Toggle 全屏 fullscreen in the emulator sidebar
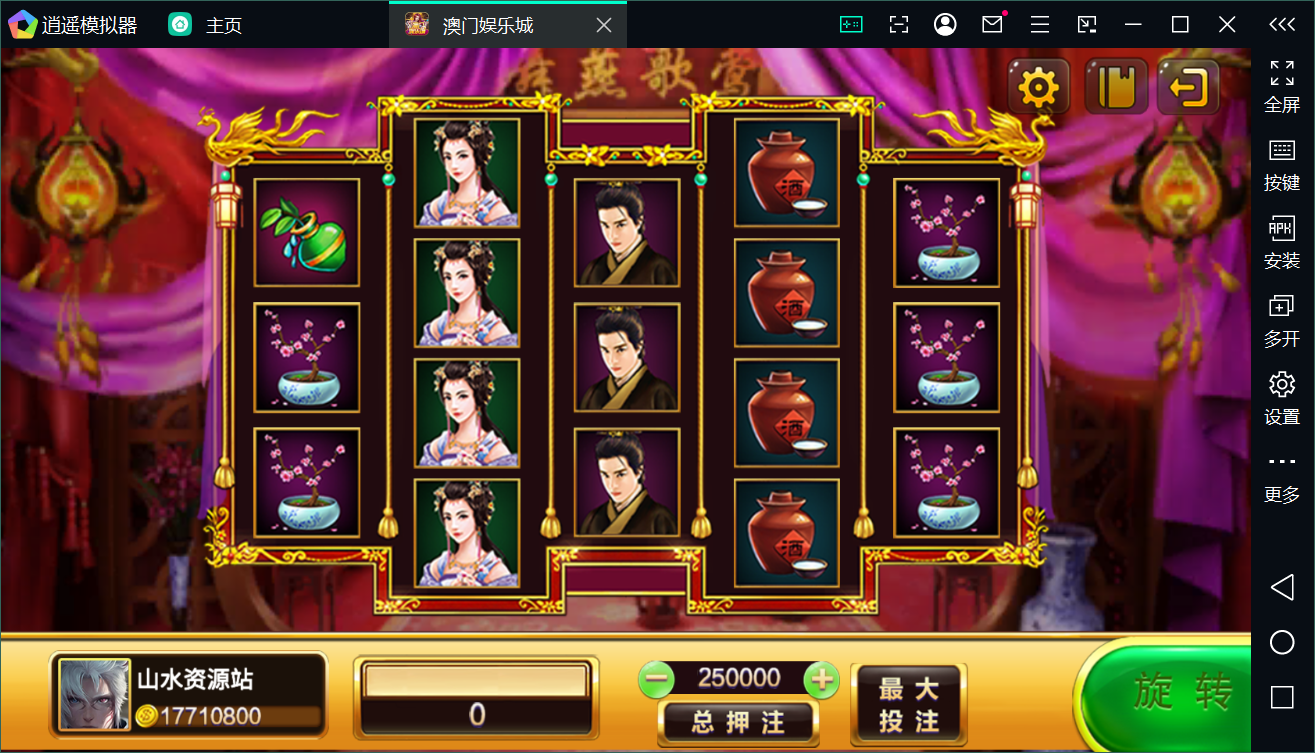1315x753 pixels. coord(1282,86)
